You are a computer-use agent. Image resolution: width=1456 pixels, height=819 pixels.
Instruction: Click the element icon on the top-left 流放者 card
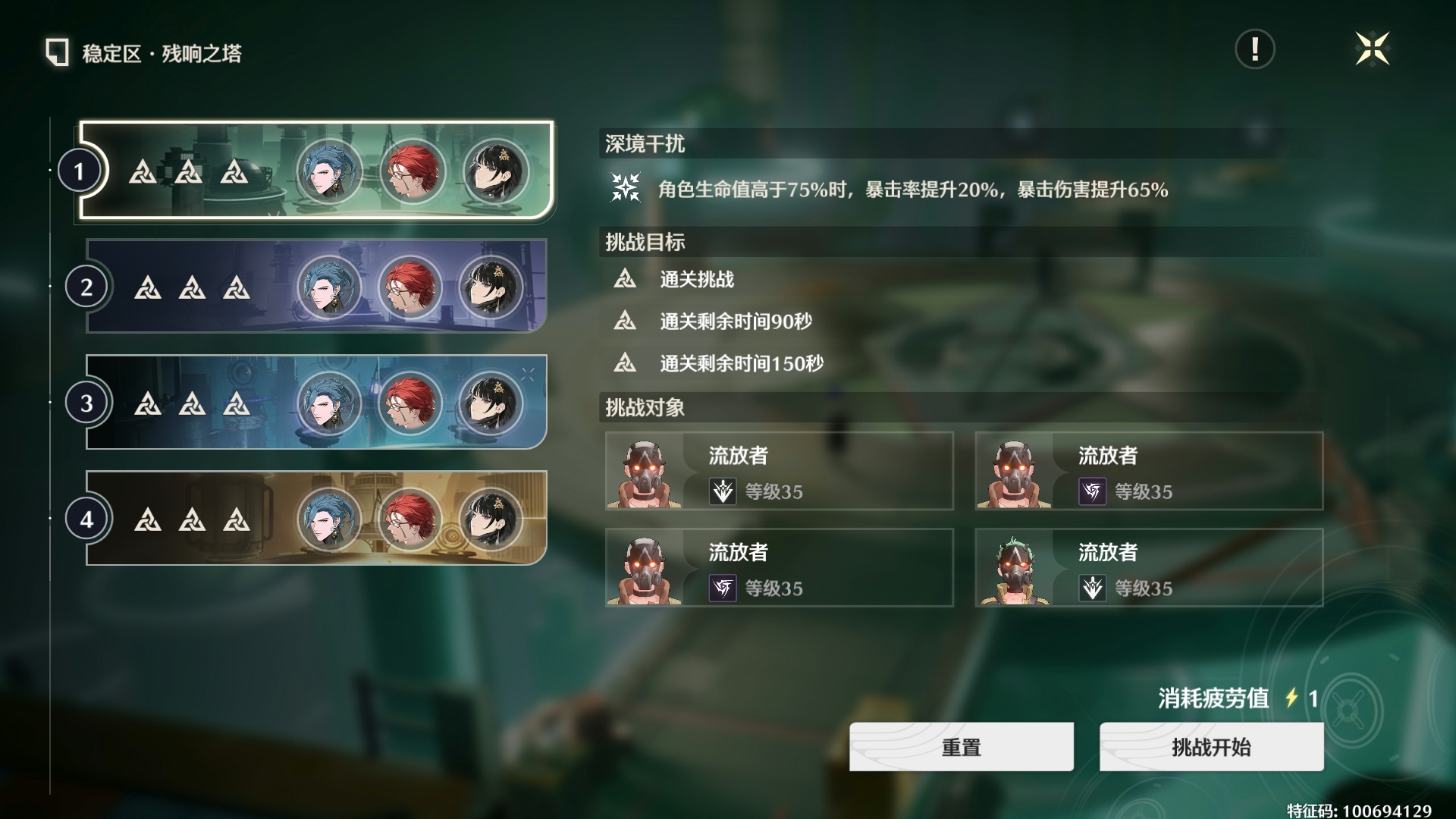pos(723,490)
